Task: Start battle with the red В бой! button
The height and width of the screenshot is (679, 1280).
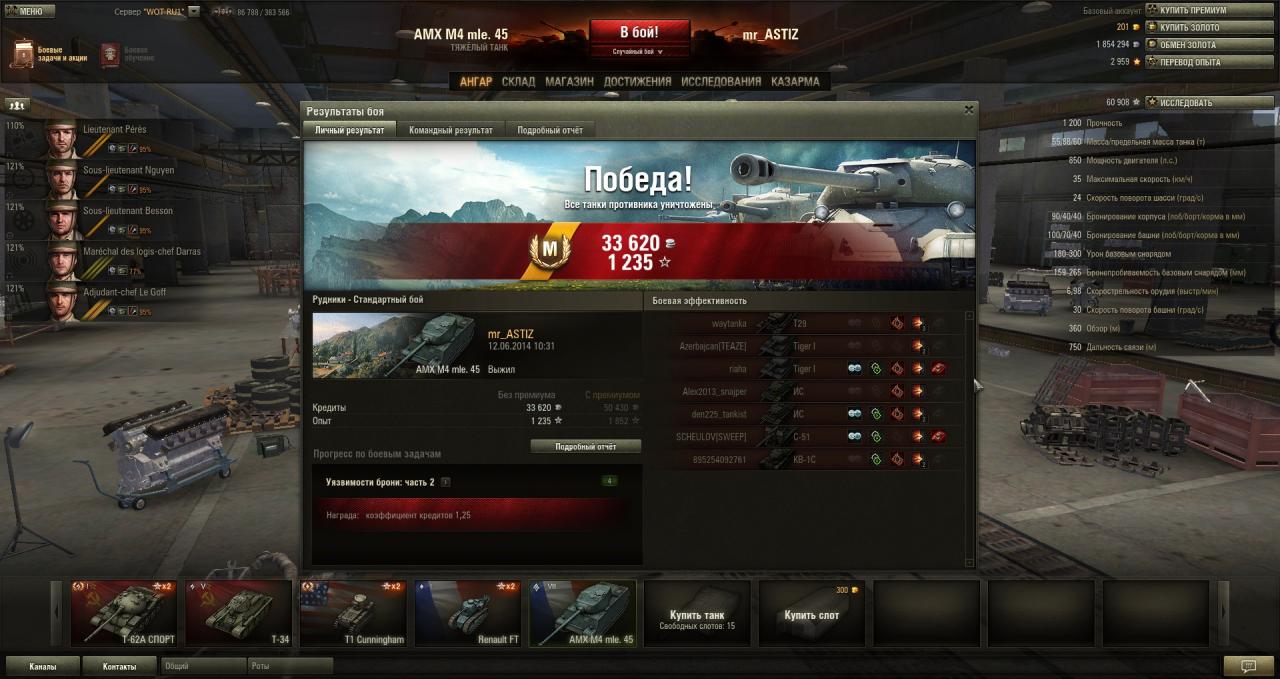Action: tap(639, 33)
